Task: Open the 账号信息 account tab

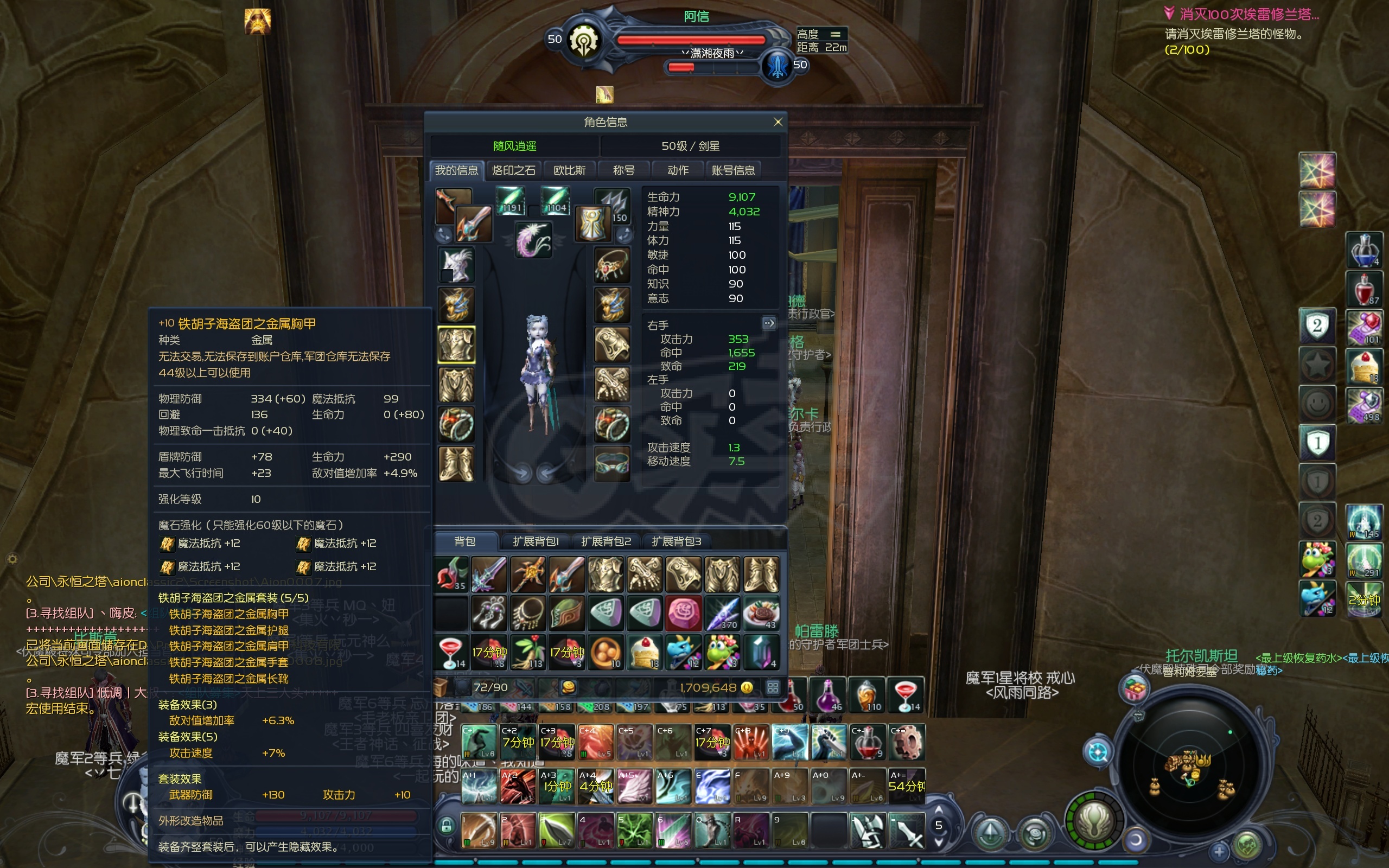Action: click(x=733, y=170)
